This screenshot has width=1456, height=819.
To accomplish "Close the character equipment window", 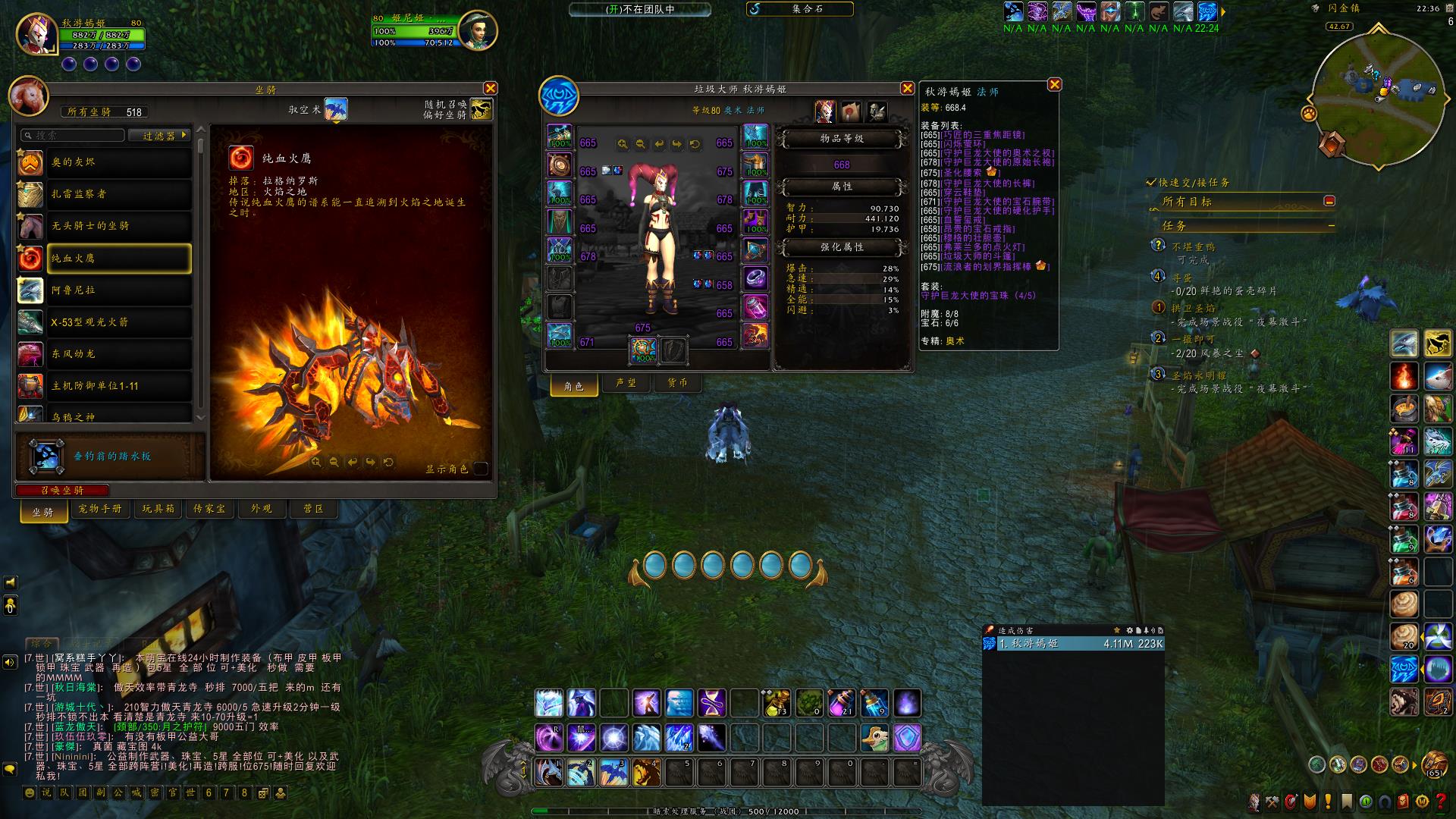I will tap(907, 89).
